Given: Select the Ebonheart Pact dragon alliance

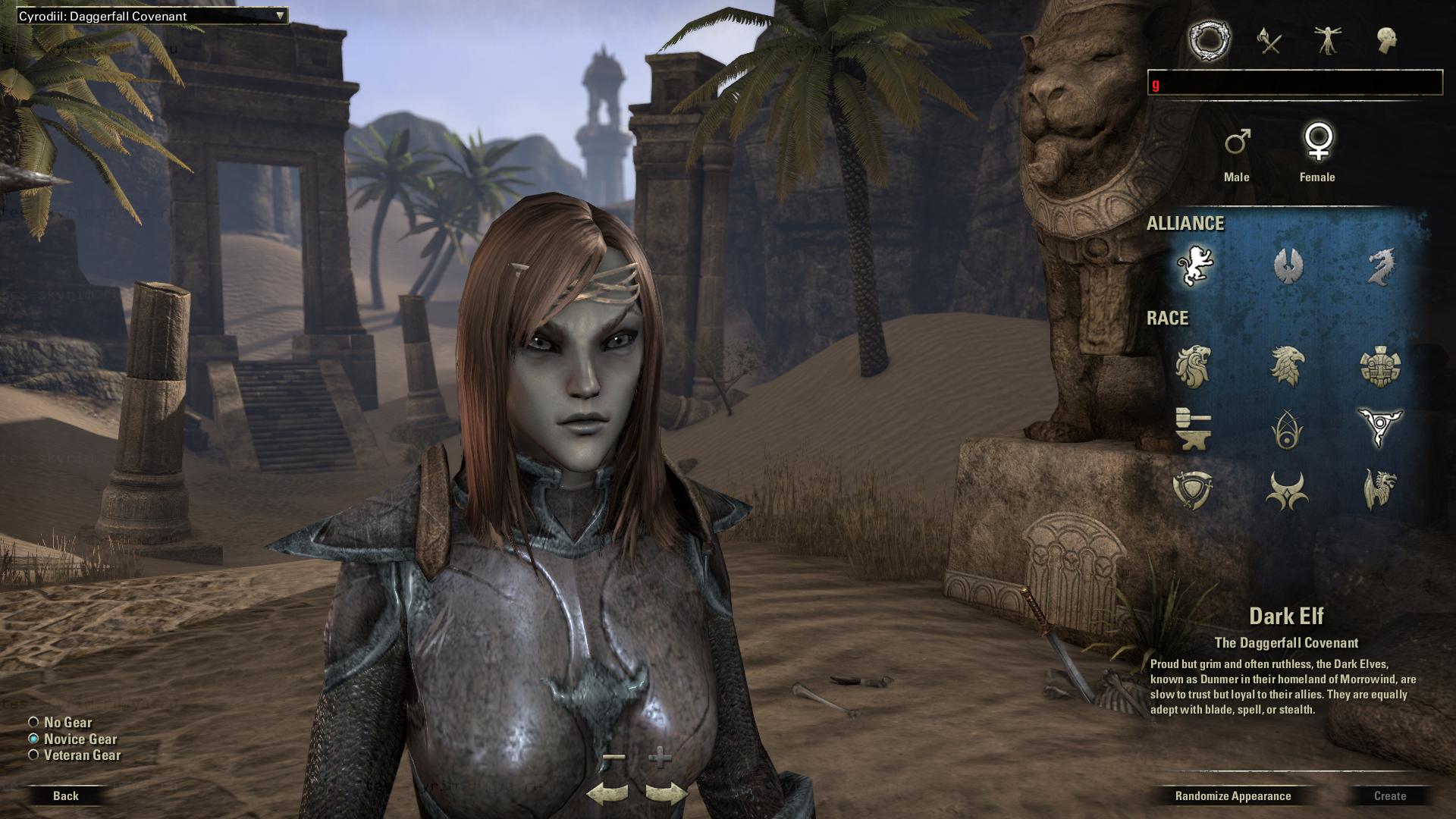Looking at the screenshot, I should point(1379,265).
